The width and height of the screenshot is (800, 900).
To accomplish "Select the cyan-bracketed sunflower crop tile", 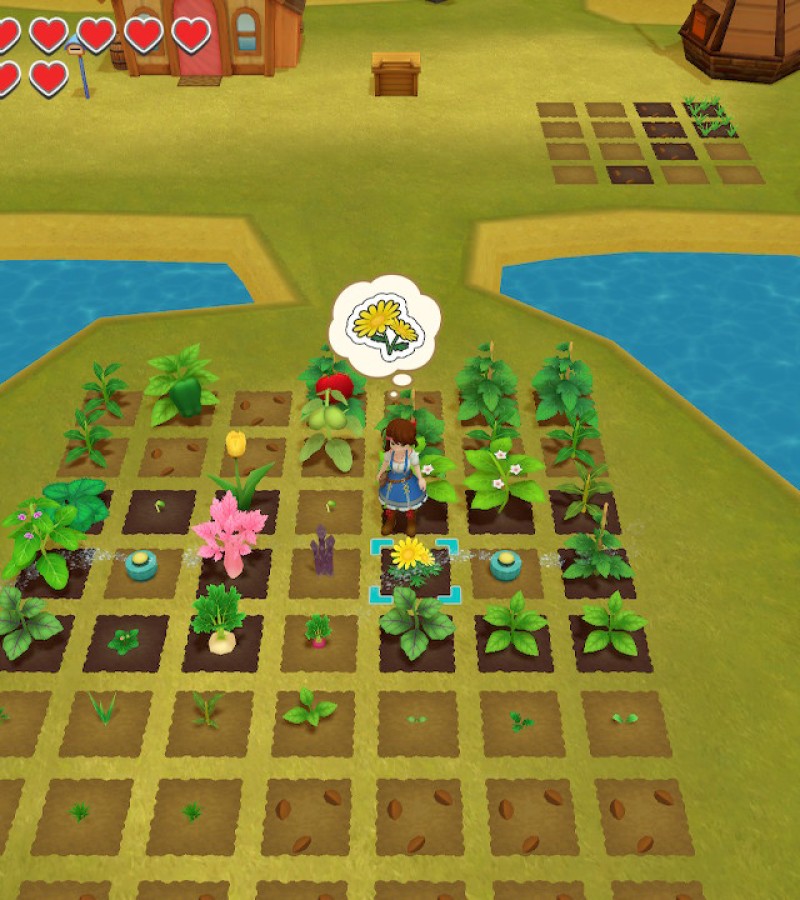I will [x=413, y=569].
